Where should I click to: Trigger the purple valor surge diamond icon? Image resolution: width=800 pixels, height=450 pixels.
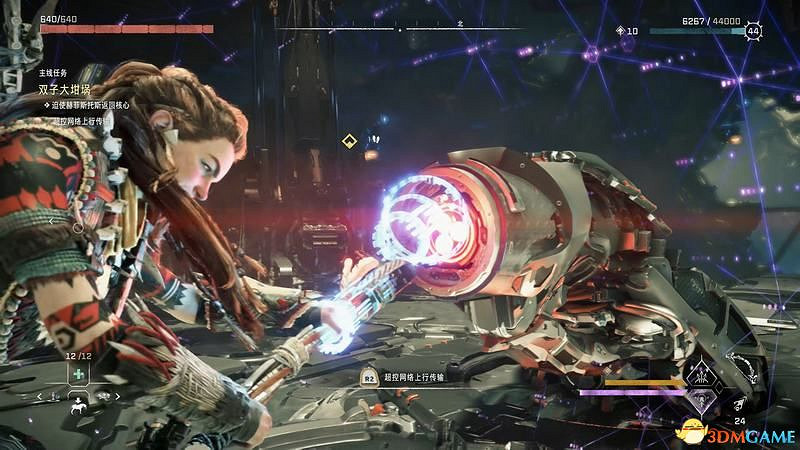click(x=701, y=401)
